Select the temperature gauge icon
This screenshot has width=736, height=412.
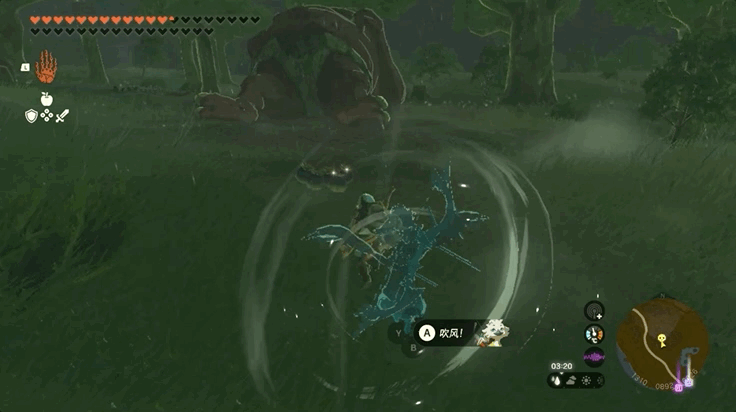[594, 334]
